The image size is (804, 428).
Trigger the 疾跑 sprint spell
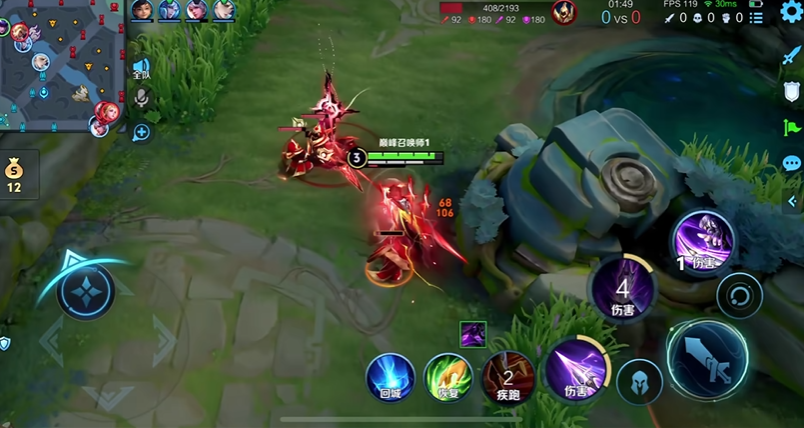click(x=508, y=377)
